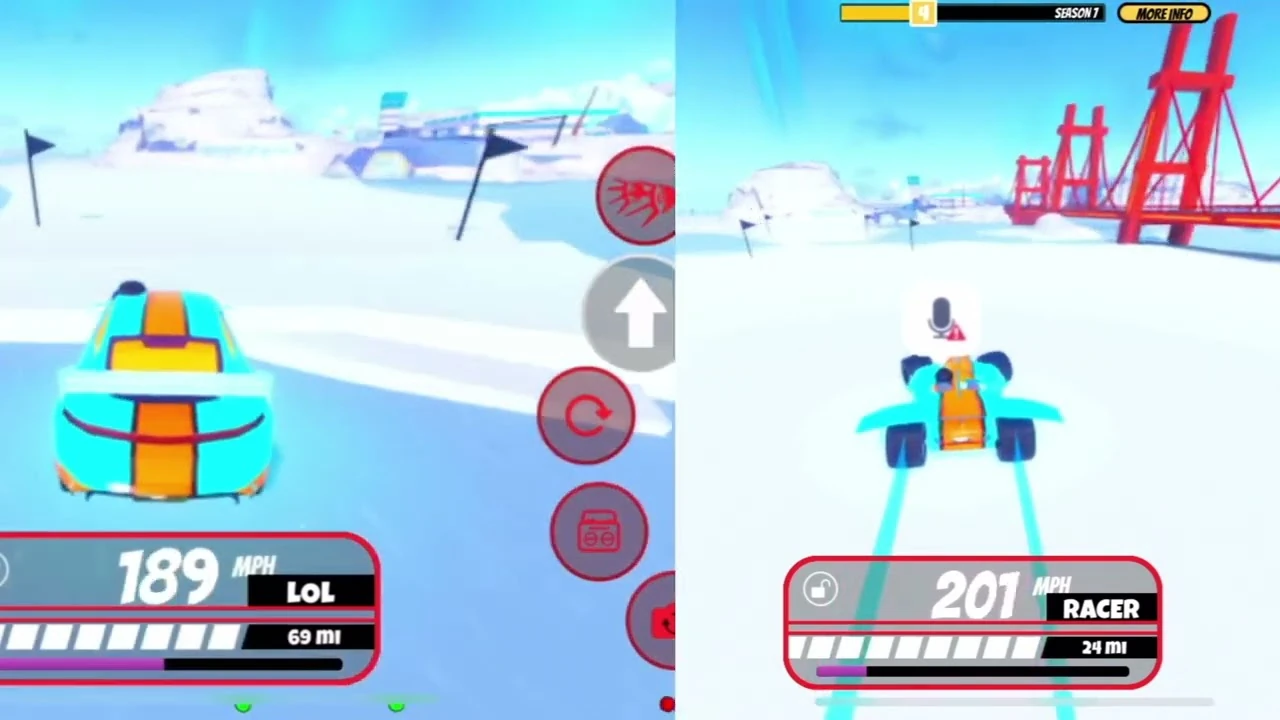Screen dimensions: 1280x720
Task: Tap the microphone icon above the racer's car
Action: [x=941, y=318]
